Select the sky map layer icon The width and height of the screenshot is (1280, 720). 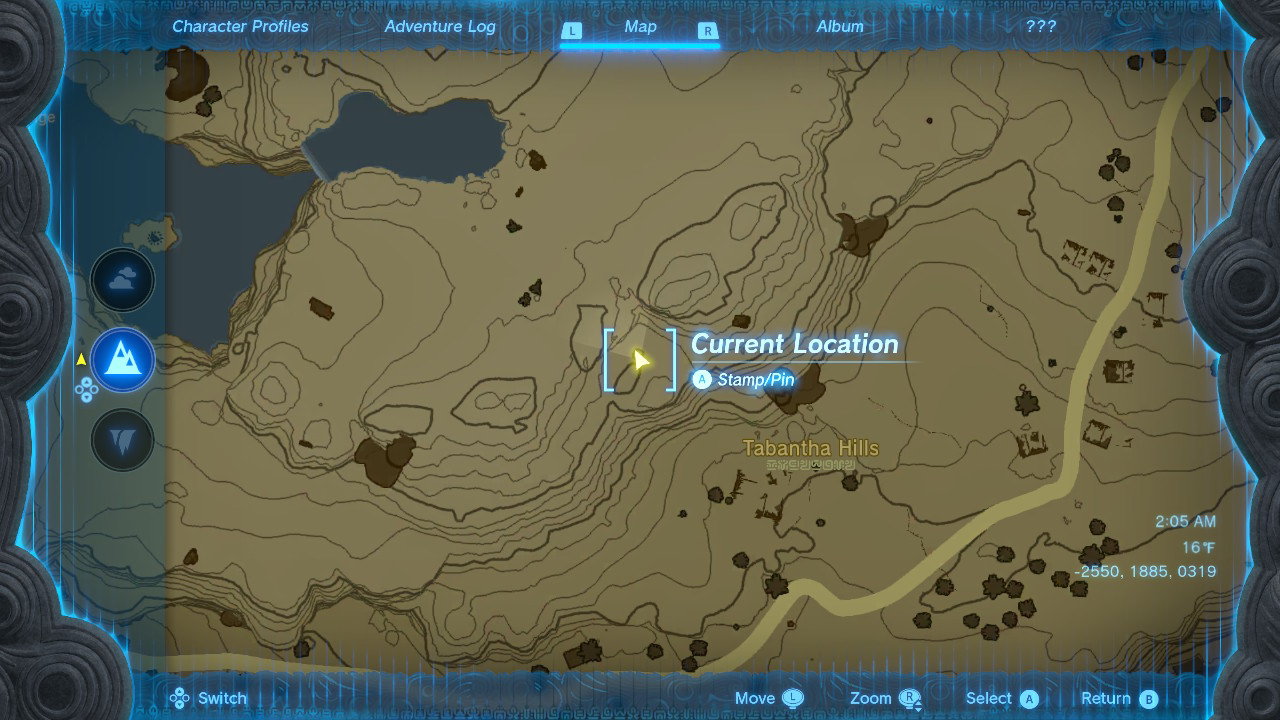tap(122, 279)
